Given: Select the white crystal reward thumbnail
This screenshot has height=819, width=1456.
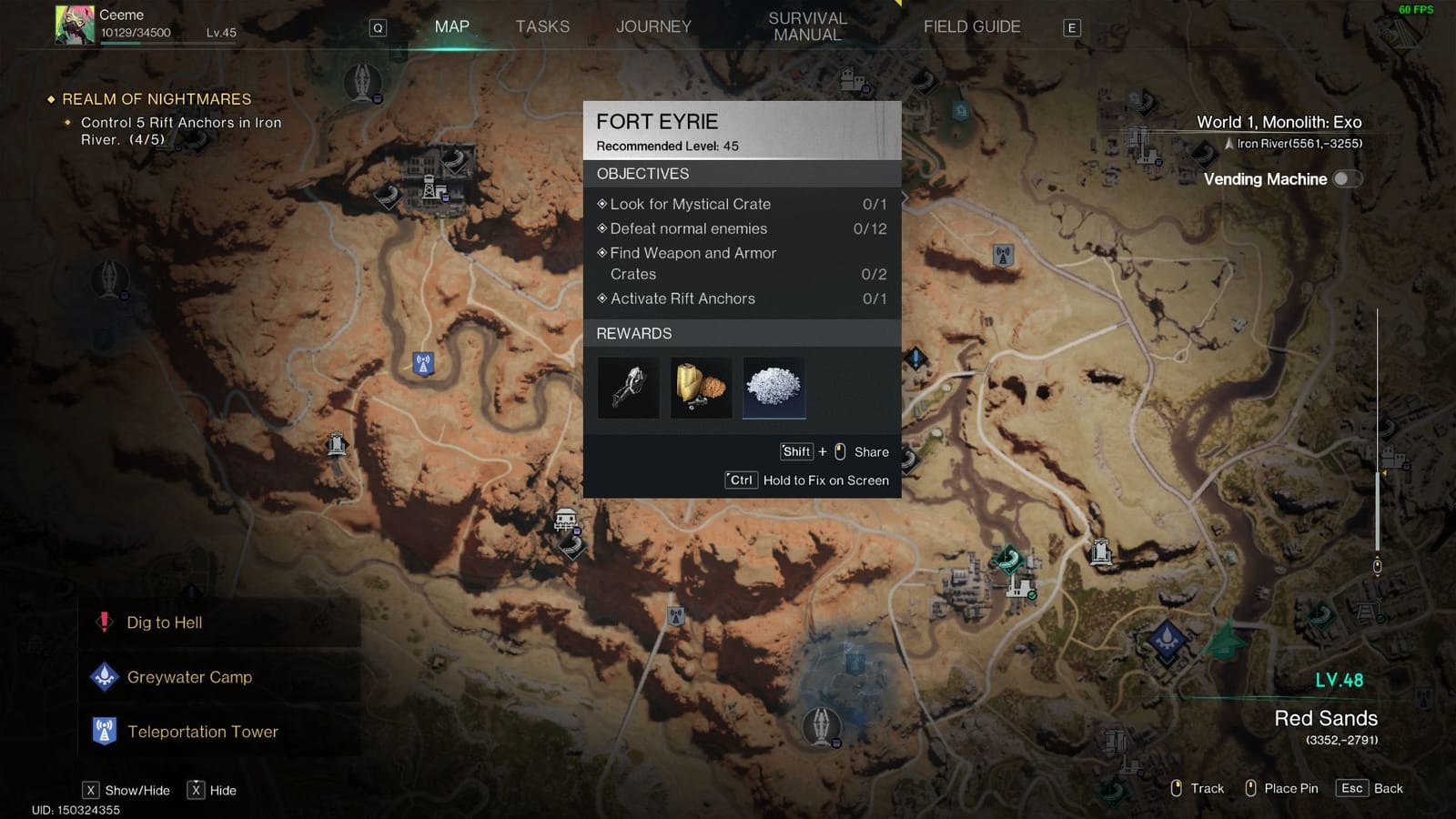Looking at the screenshot, I should [x=773, y=388].
